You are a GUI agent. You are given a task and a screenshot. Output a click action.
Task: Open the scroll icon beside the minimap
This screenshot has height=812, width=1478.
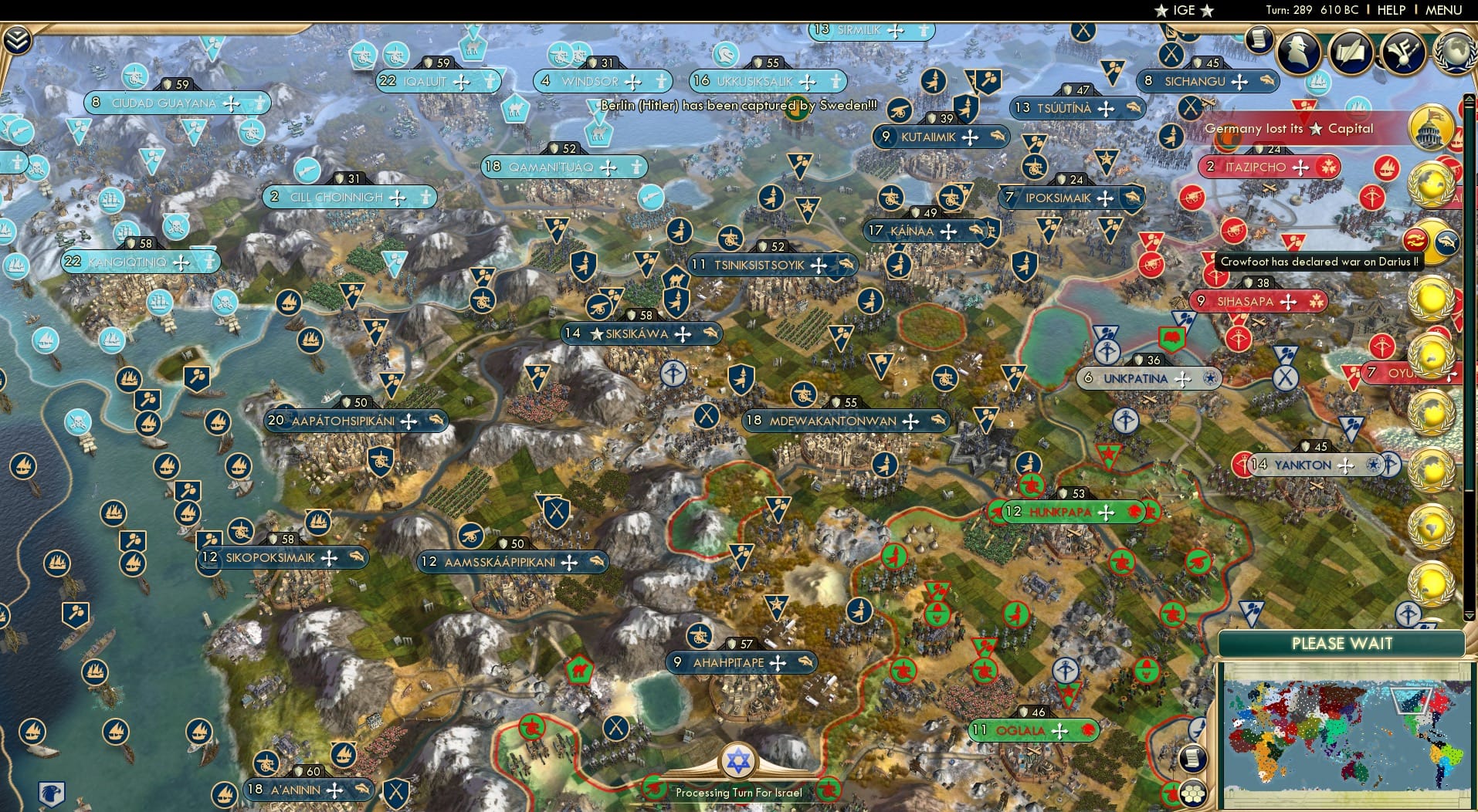click(x=1193, y=758)
